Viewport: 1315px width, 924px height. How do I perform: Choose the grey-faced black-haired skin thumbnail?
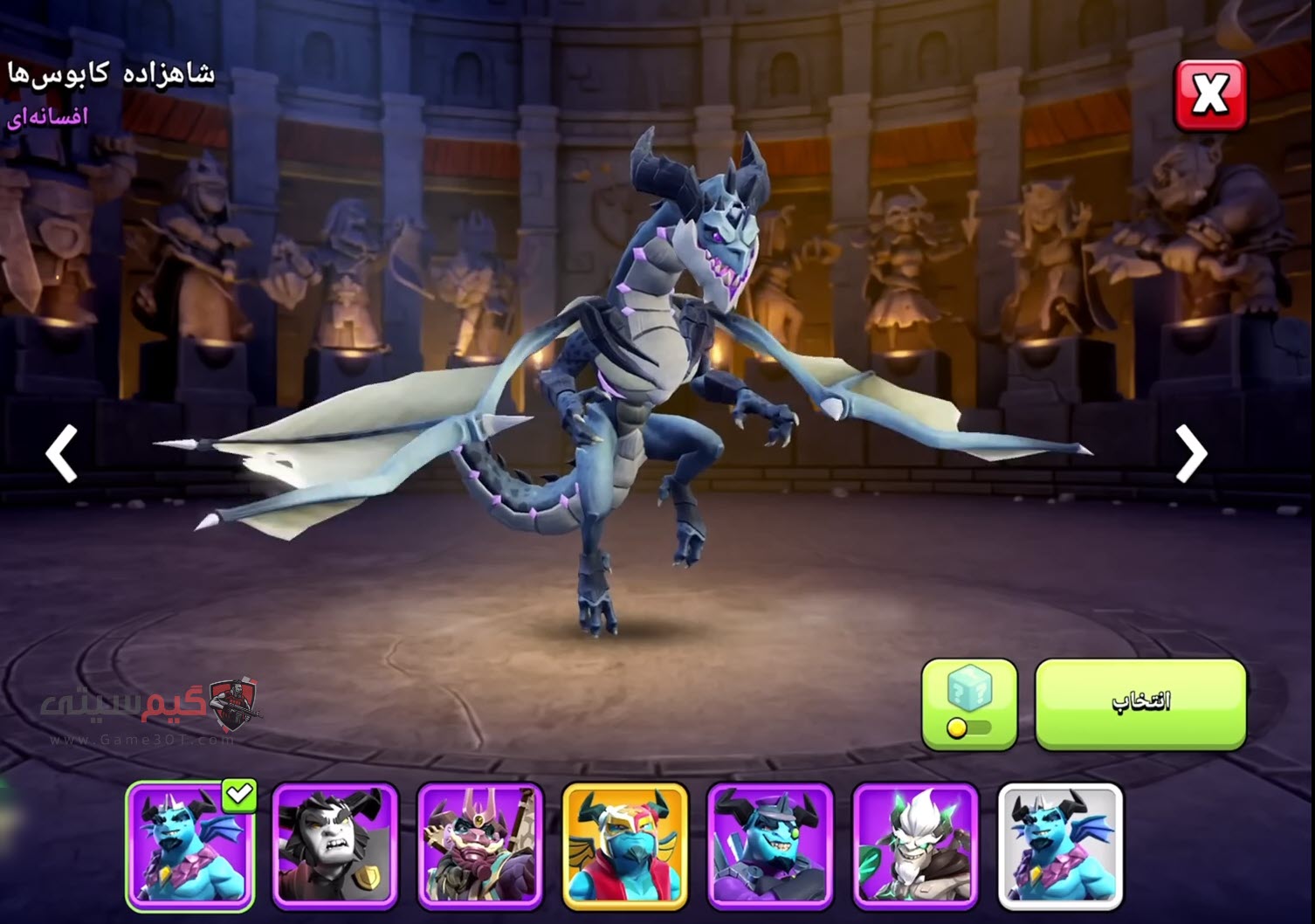coord(335,845)
